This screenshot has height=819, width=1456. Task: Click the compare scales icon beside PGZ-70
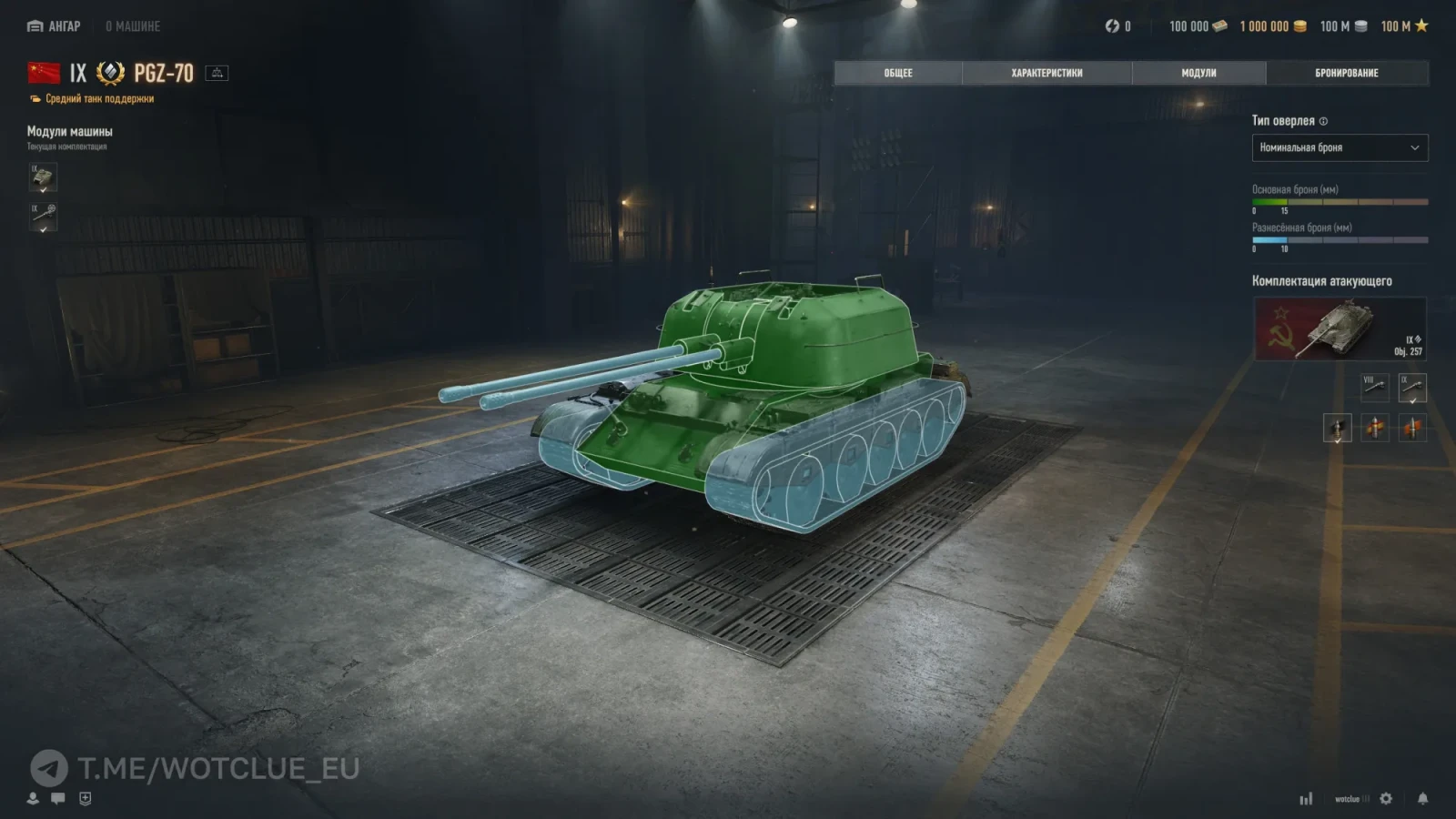[217, 73]
